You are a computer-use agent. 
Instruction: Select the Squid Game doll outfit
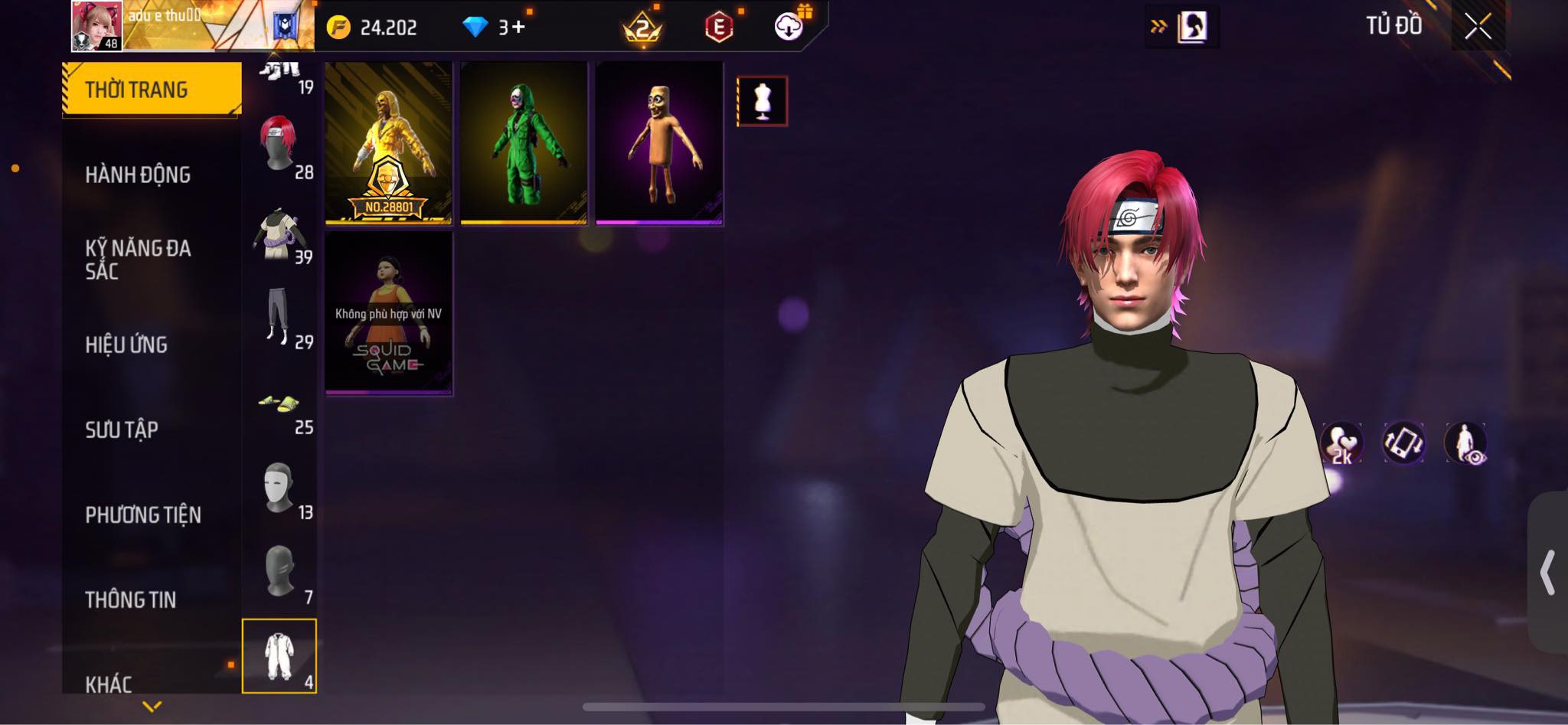(388, 314)
